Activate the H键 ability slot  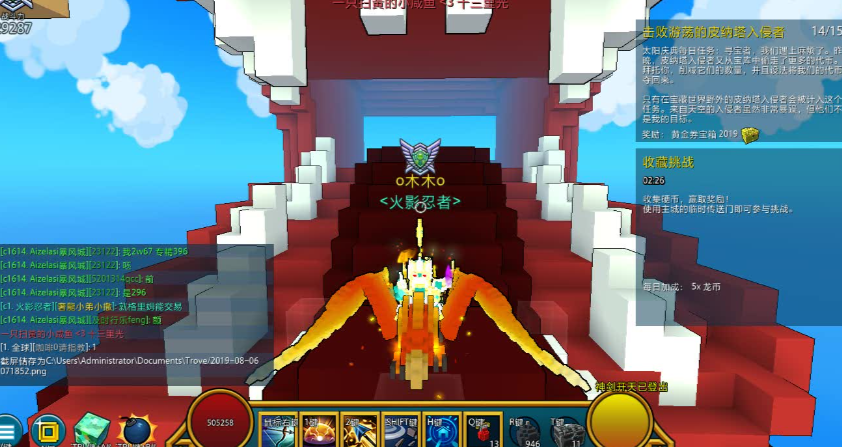click(442, 430)
